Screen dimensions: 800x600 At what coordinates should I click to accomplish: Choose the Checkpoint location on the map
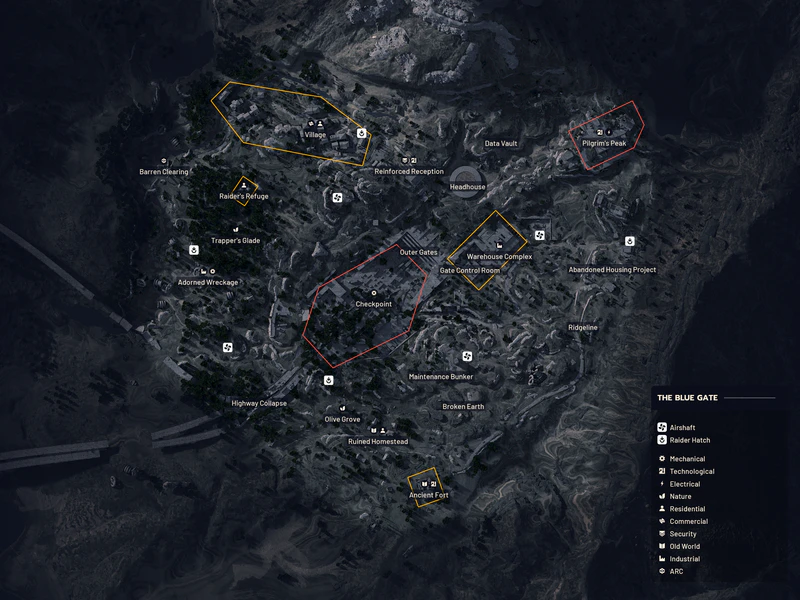[373, 304]
